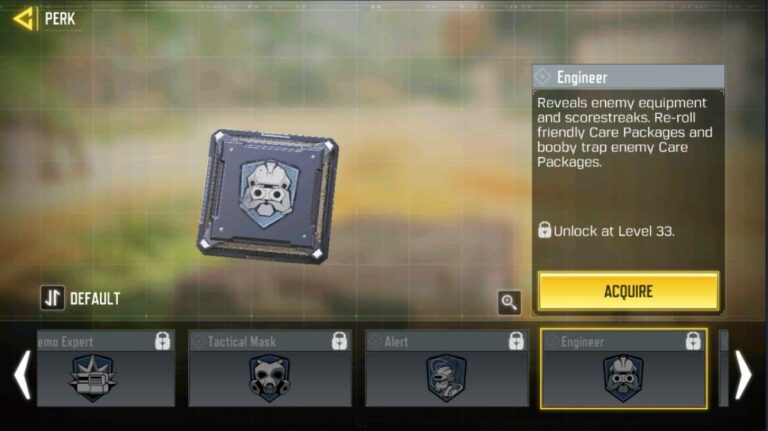
Task: Select the Engineer perk card
Action: [623, 369]
